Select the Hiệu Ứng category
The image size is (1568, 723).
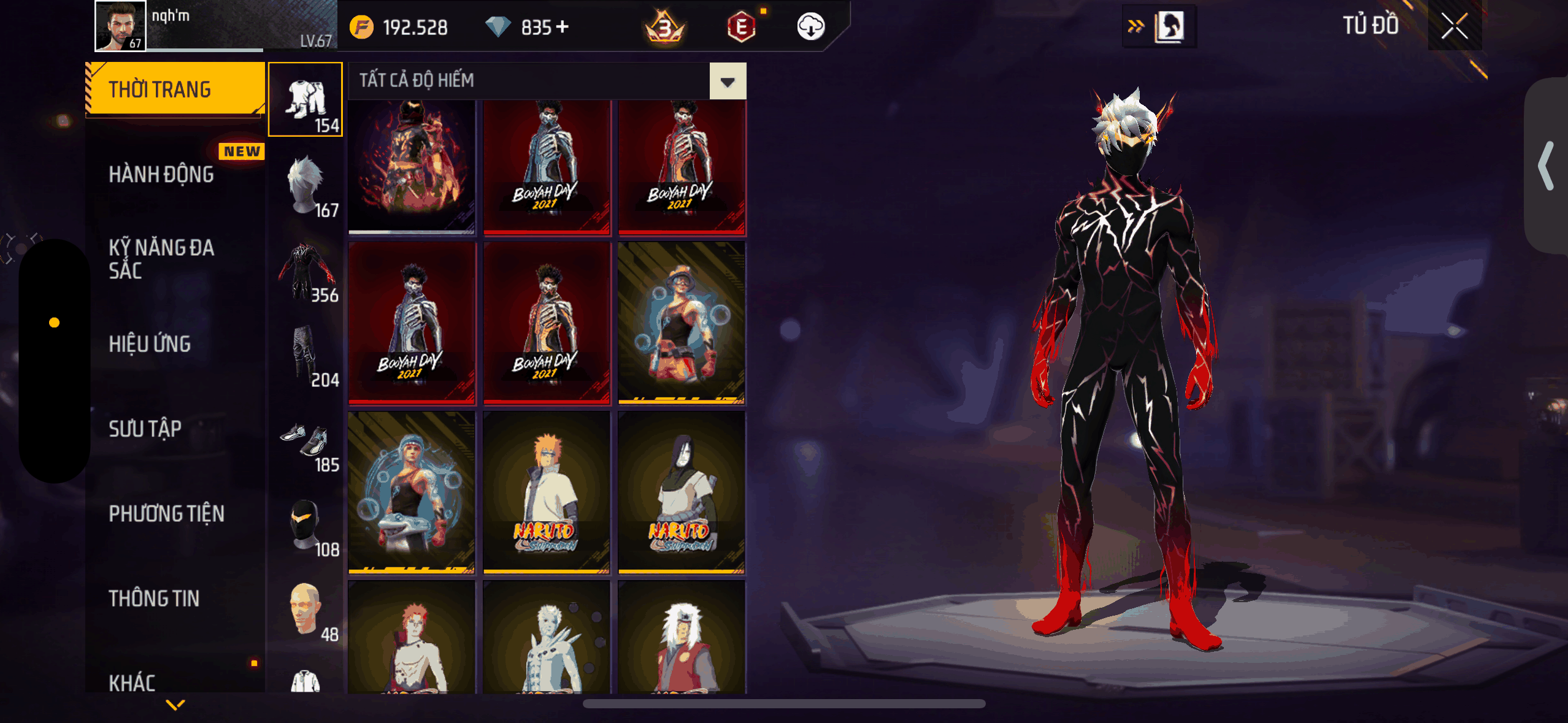[150, 344]
